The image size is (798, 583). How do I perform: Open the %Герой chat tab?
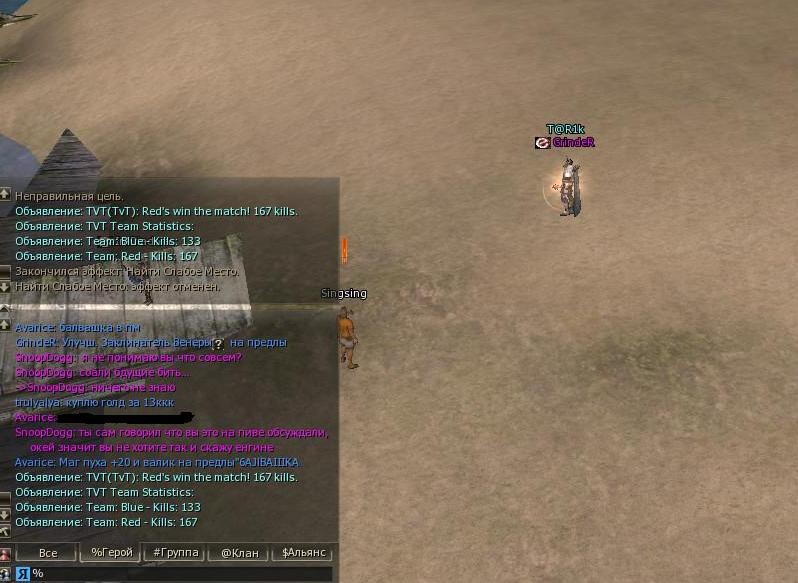[x=111, y=553]
